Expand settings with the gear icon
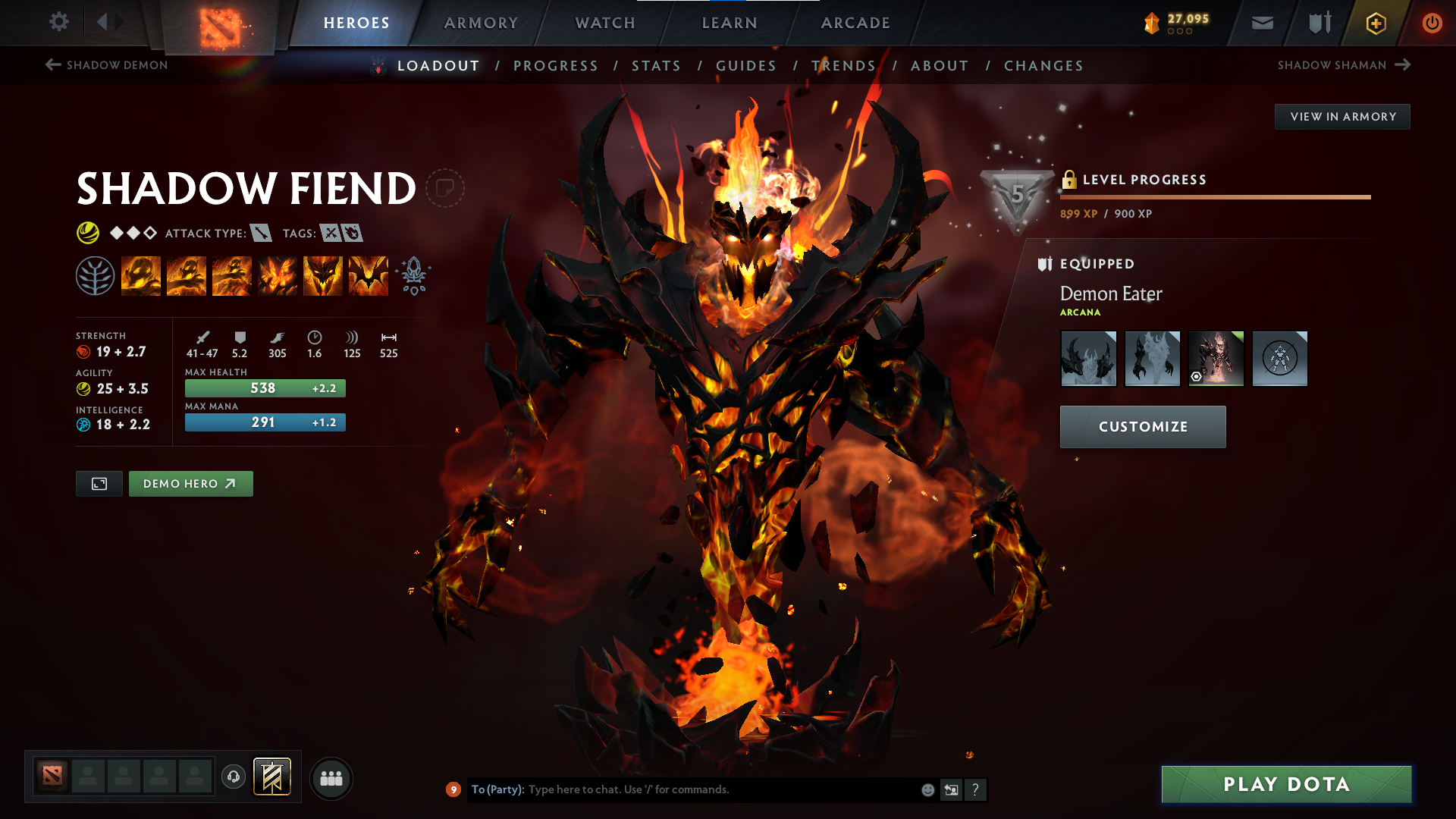This screenshot has height=819, width=1456. coord(58,22)
